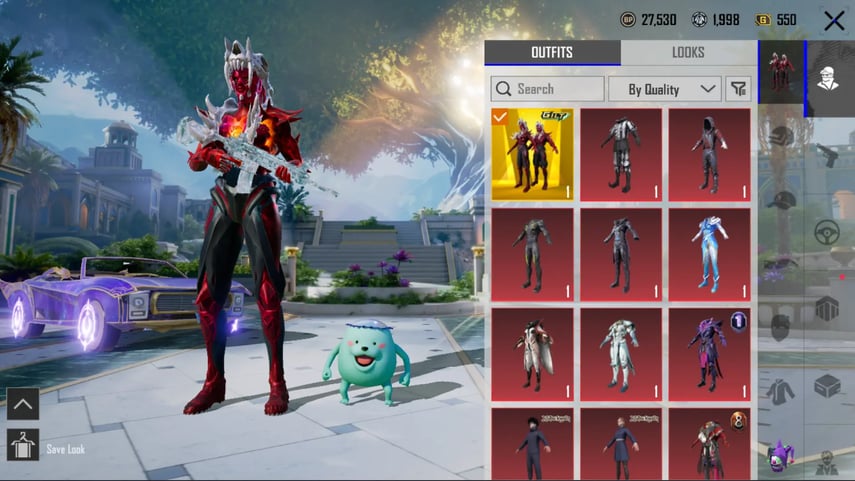Select the Outfits tab
This screenshot has height=481, width=855.
[552, 53]
